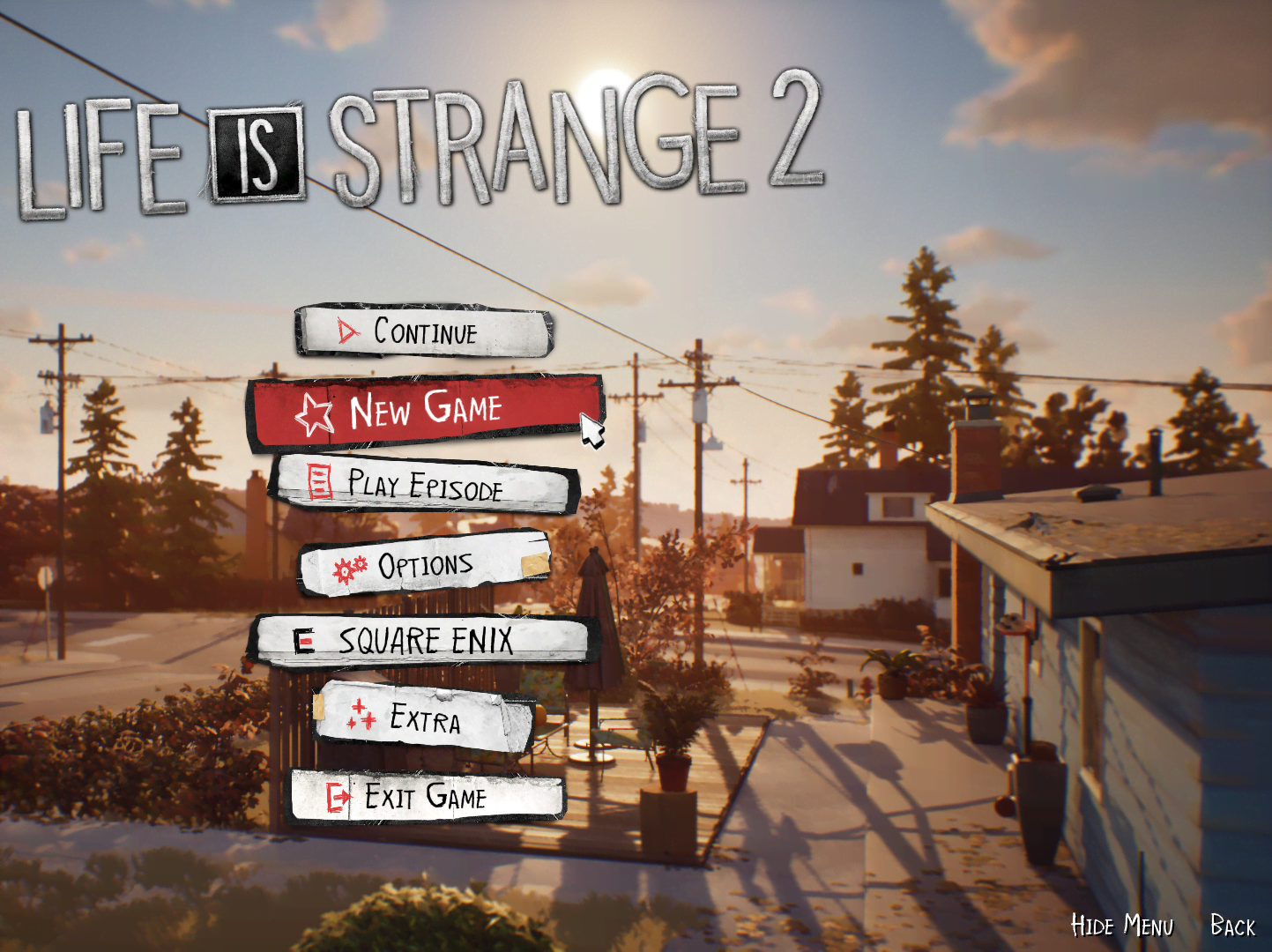Open the Extra menu
The image size is (1272, 952).
tap(425, 718)
